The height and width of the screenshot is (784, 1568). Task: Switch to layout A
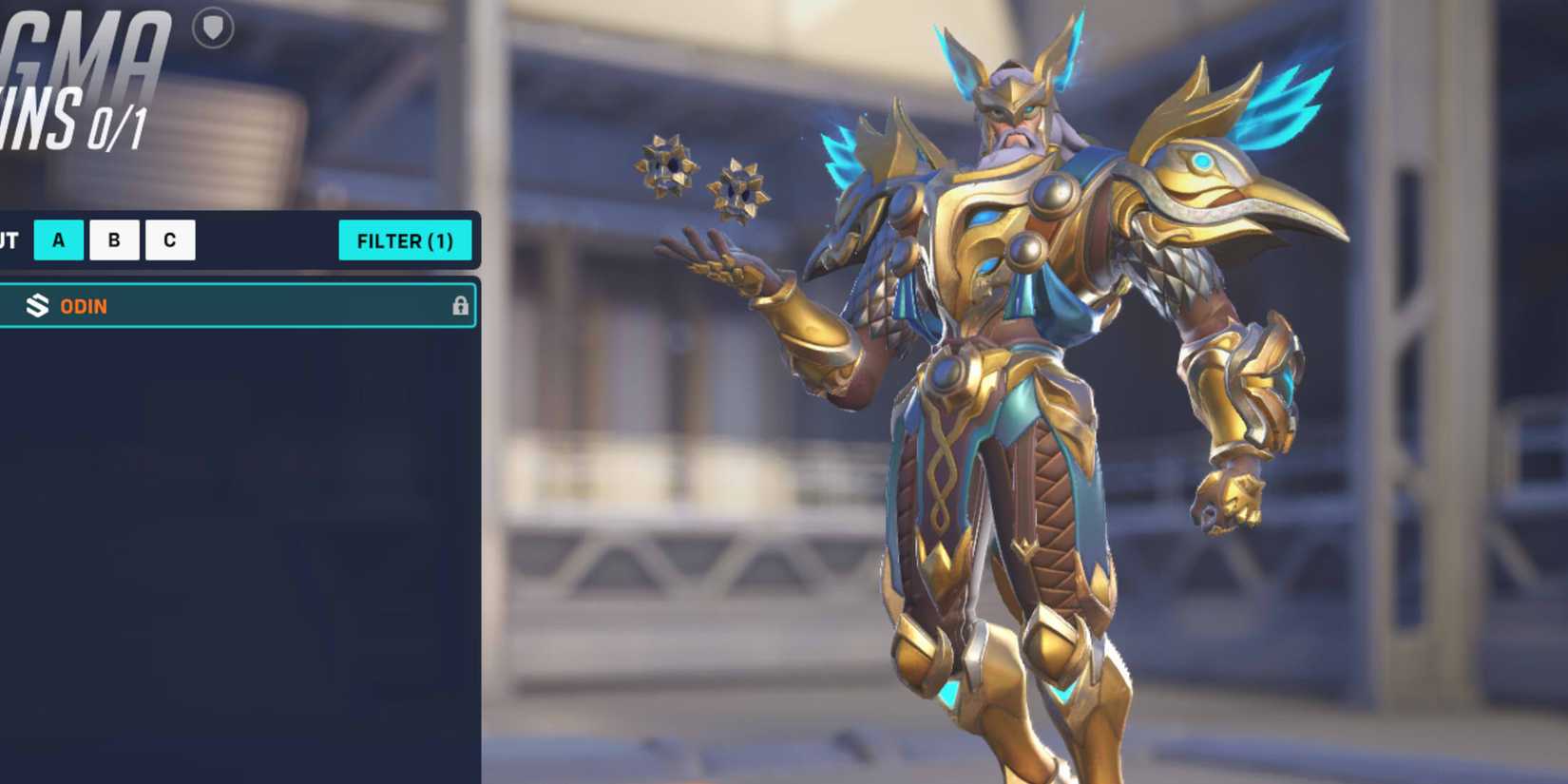tap(57, 239)
